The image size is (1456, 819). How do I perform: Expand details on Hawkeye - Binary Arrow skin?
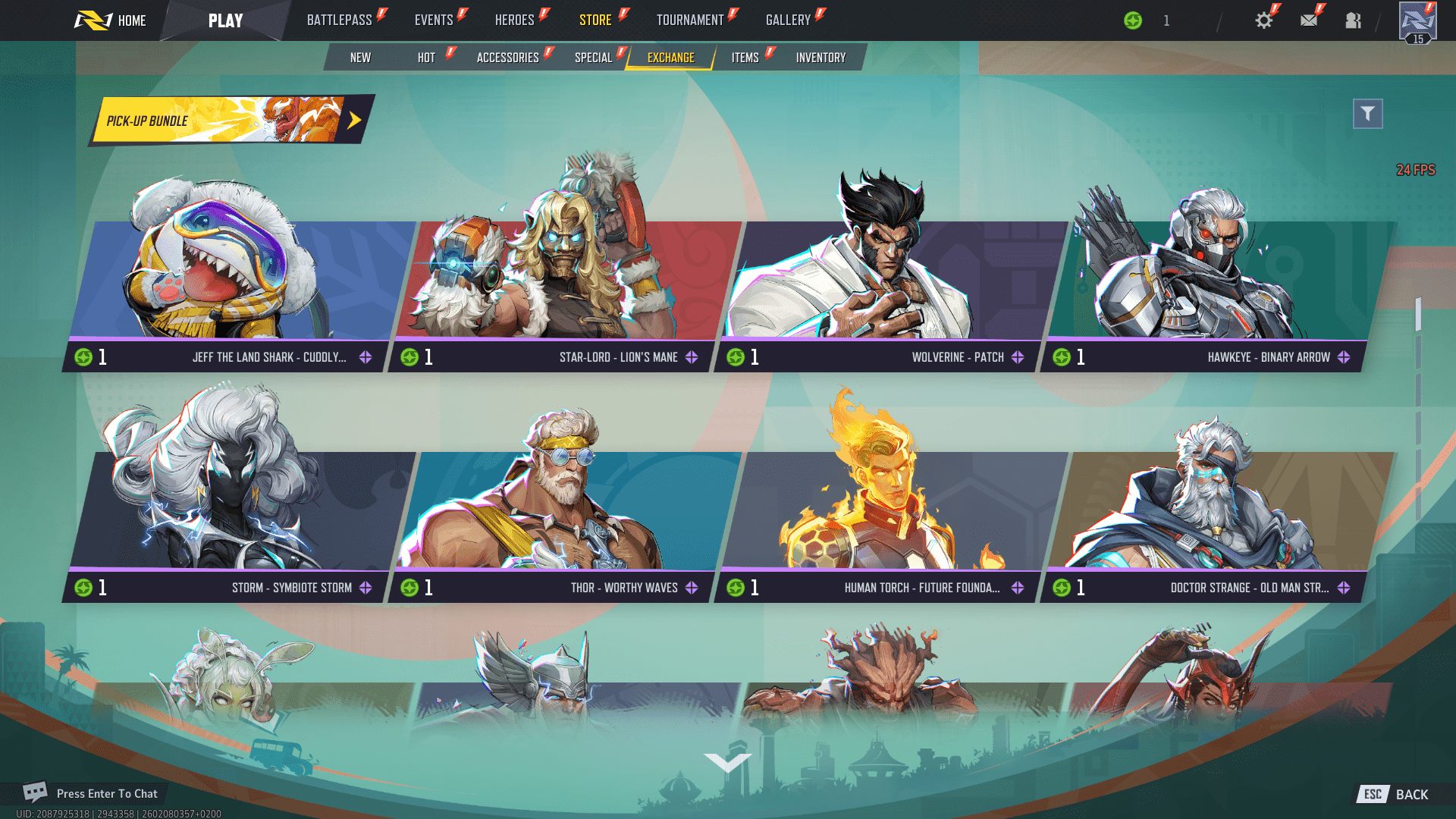point(1345,356)
